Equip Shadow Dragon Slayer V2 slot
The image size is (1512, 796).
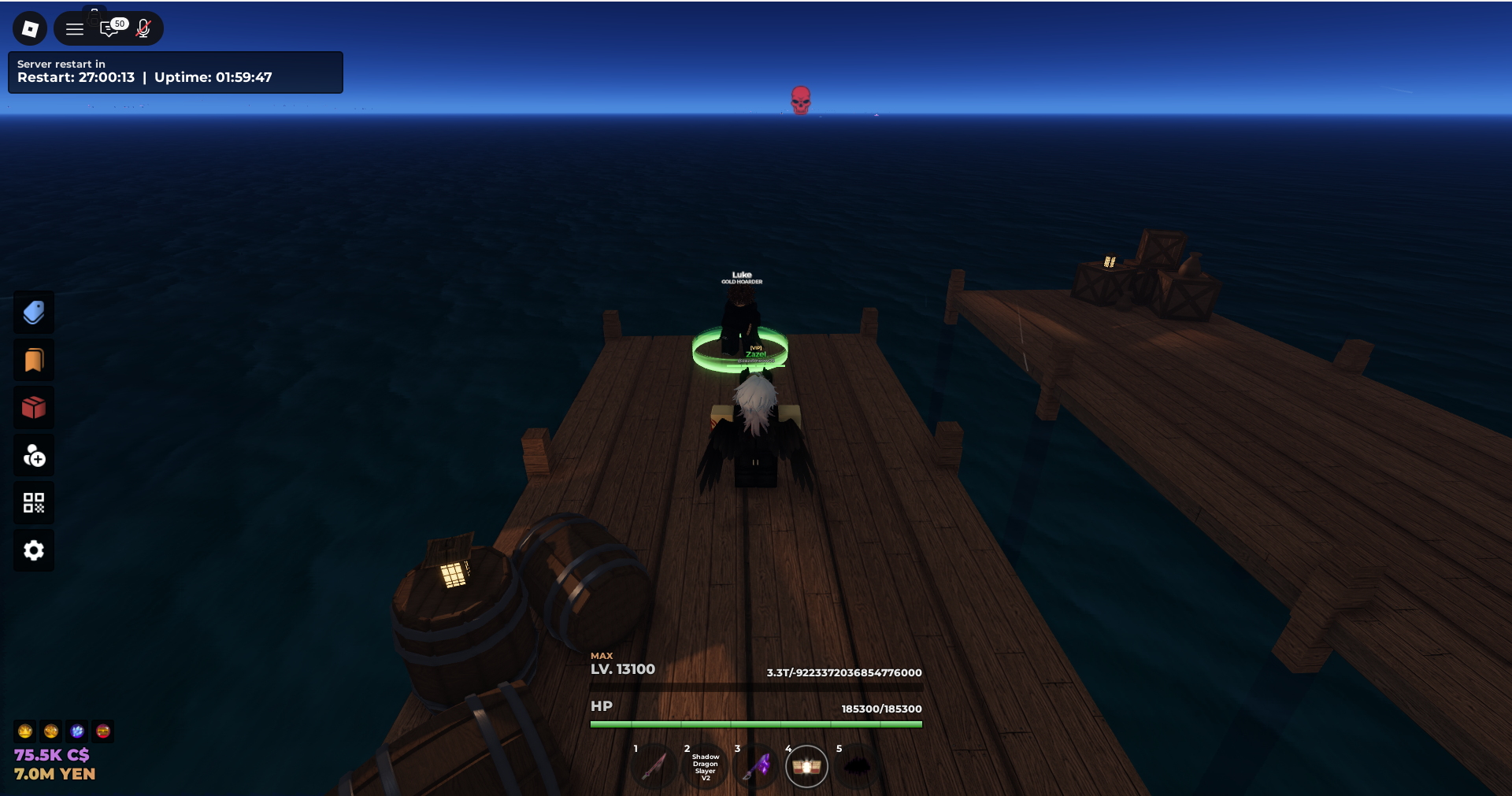[x=706, y=767]
